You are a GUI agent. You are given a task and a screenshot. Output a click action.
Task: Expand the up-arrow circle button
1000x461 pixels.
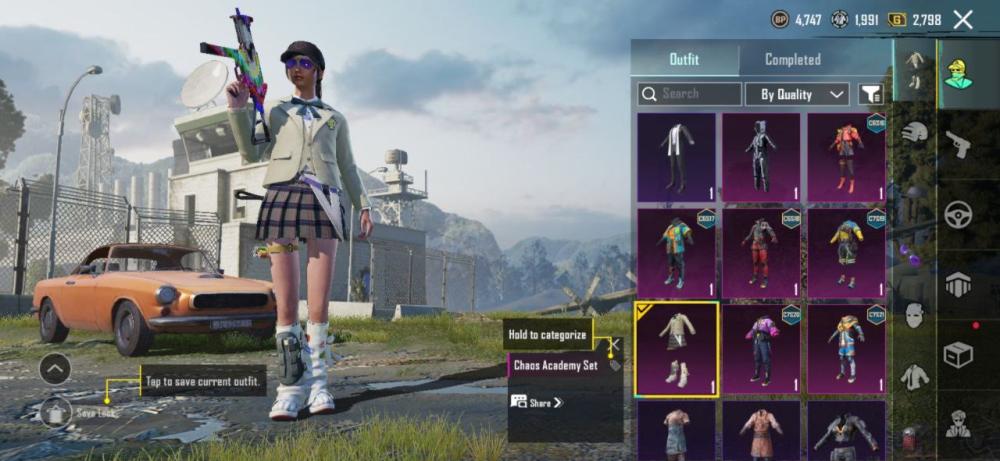tap(55, 368)
